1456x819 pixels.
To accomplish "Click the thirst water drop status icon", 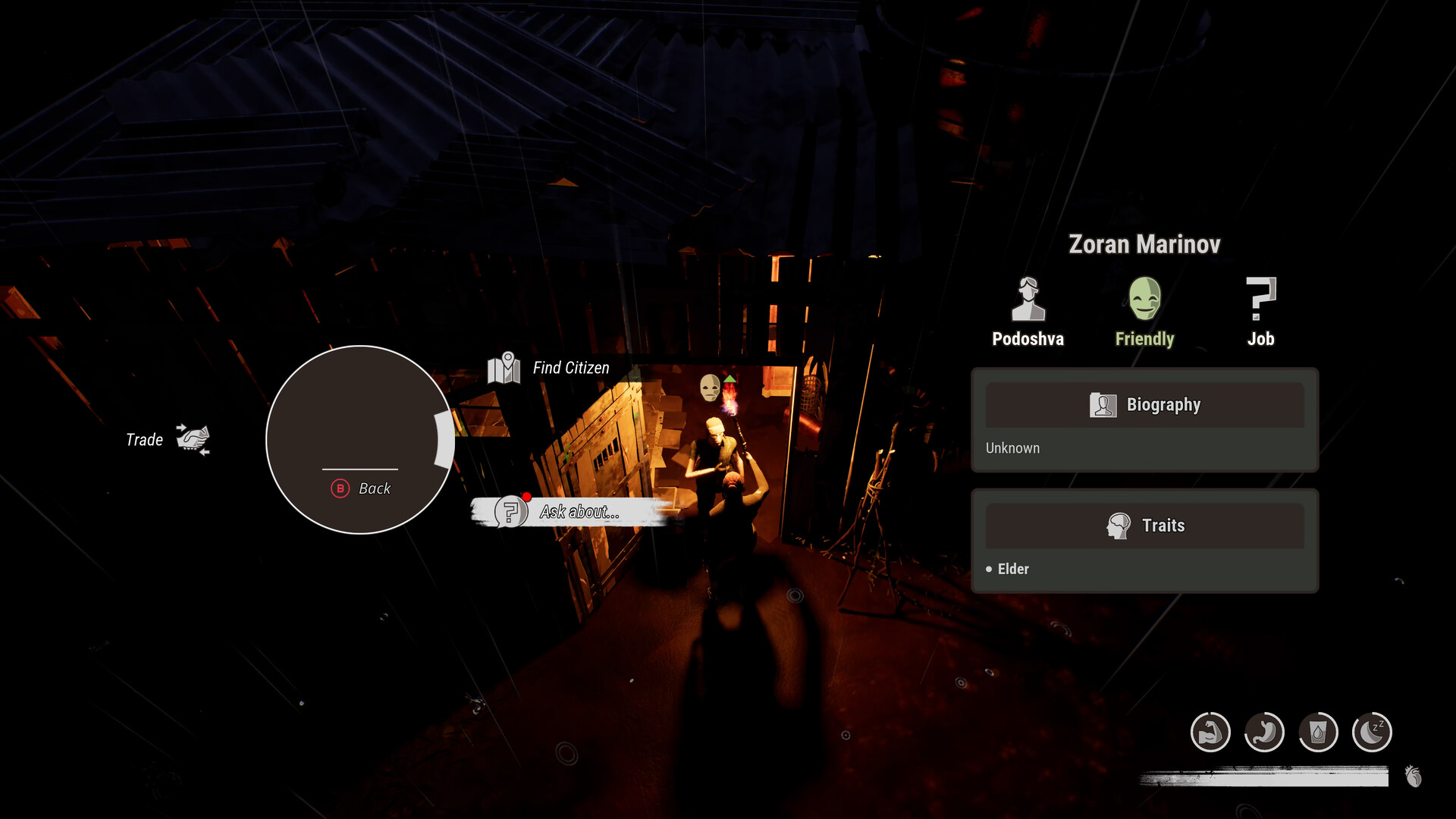I will (x=1318, y=733).
